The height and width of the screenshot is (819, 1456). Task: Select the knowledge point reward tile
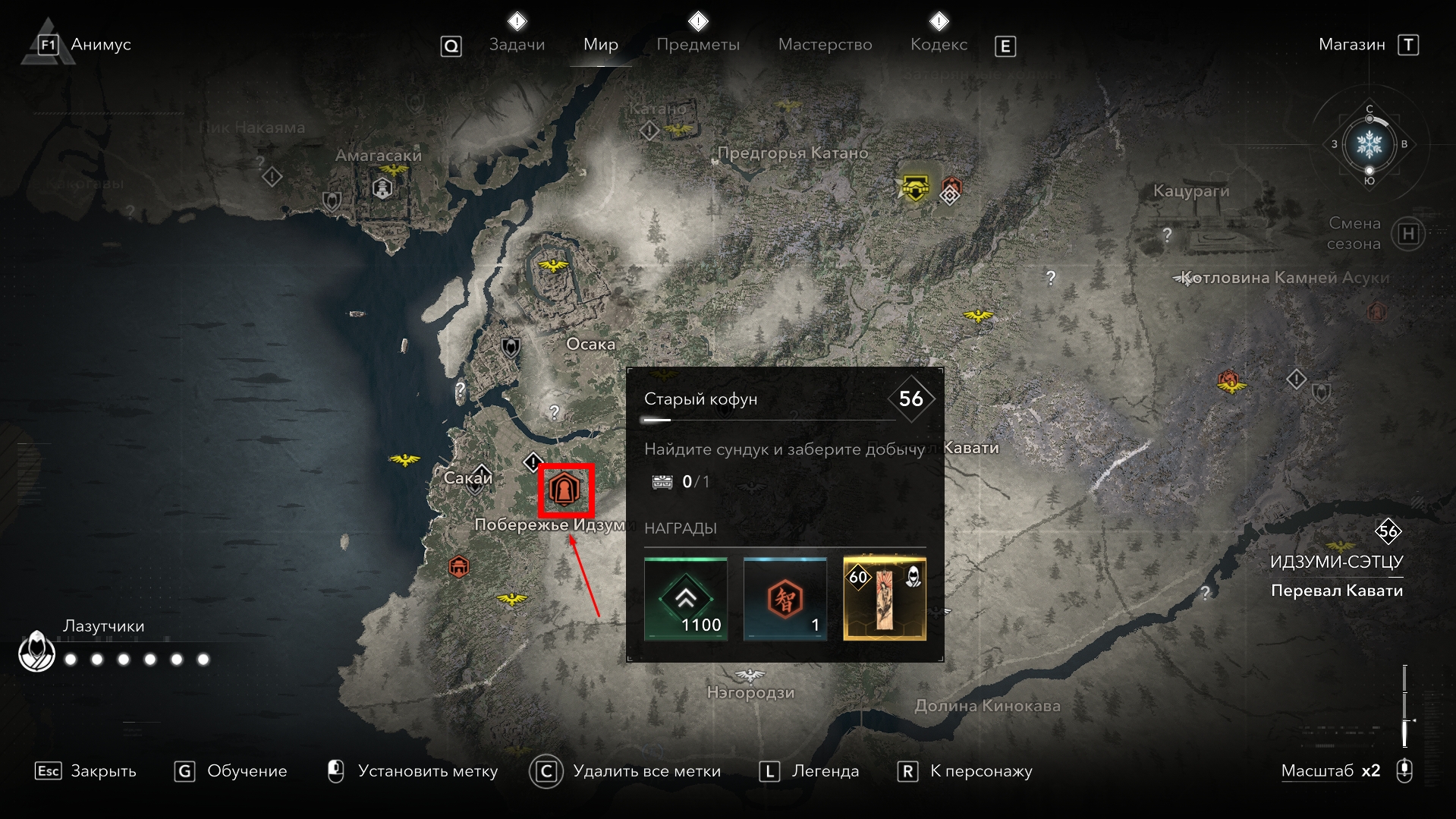tap(785, 599)
